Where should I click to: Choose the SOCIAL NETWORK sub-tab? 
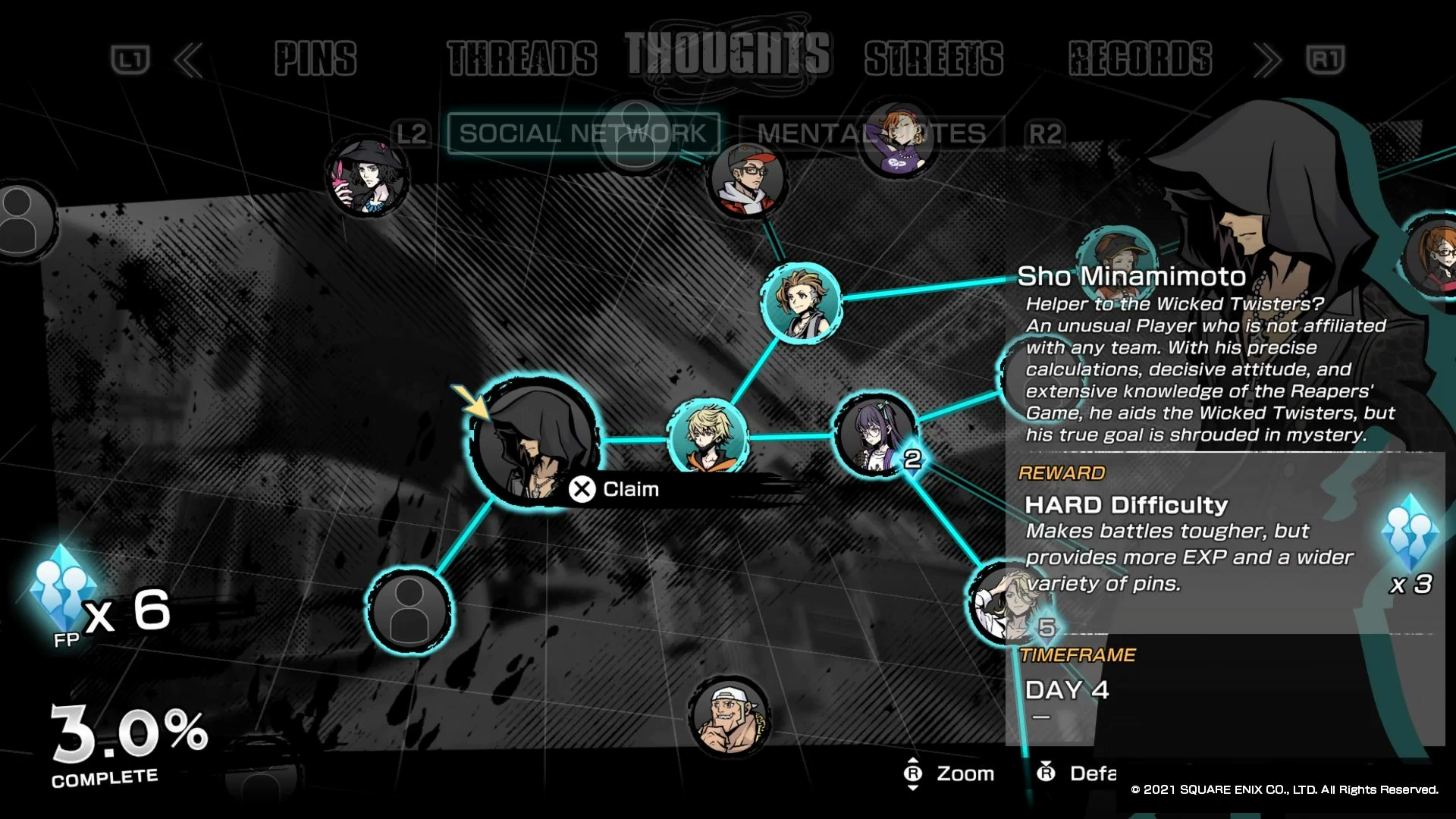click(582, 133)
